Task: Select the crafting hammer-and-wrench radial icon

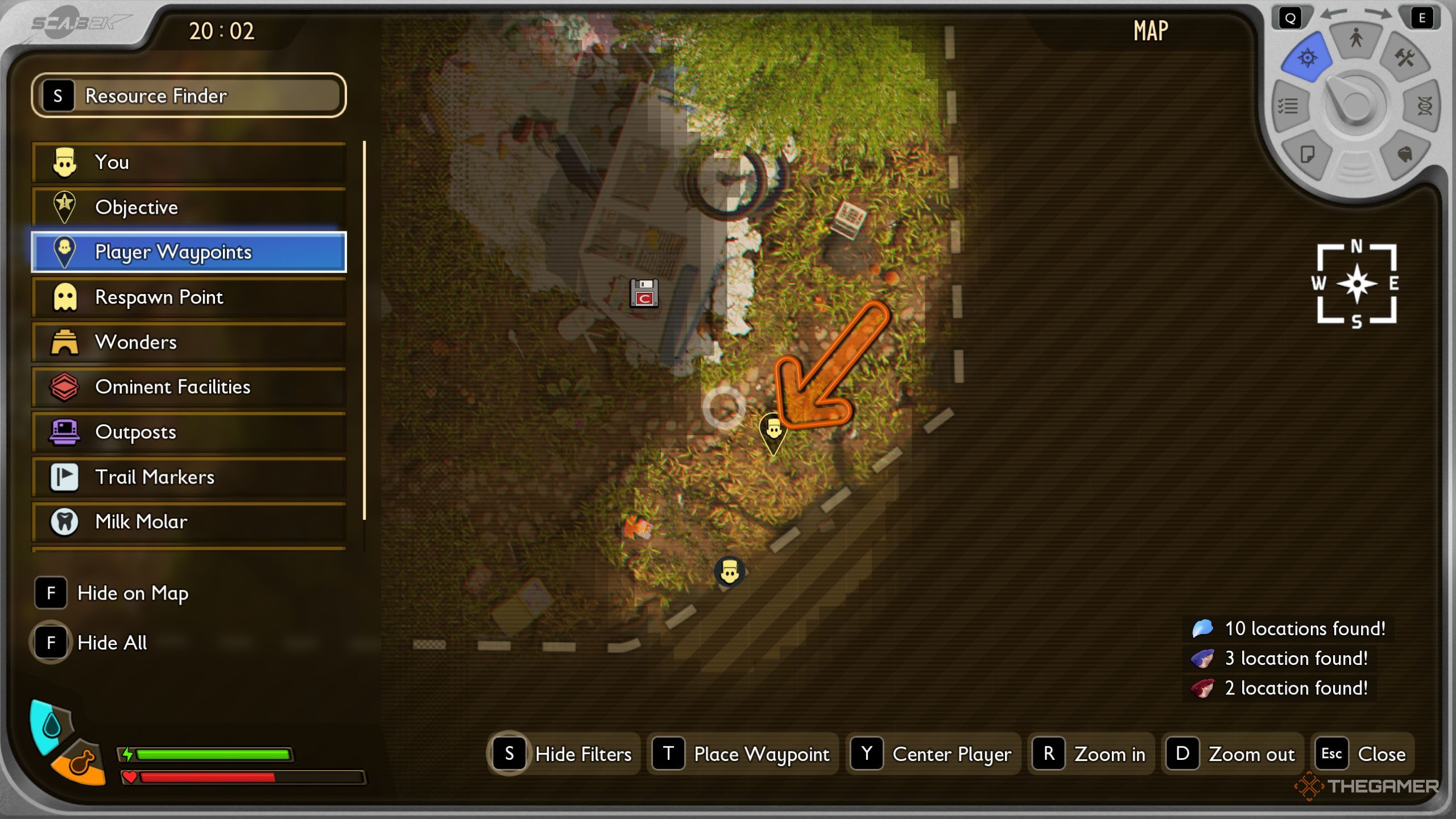Action: pos(1404,57)
